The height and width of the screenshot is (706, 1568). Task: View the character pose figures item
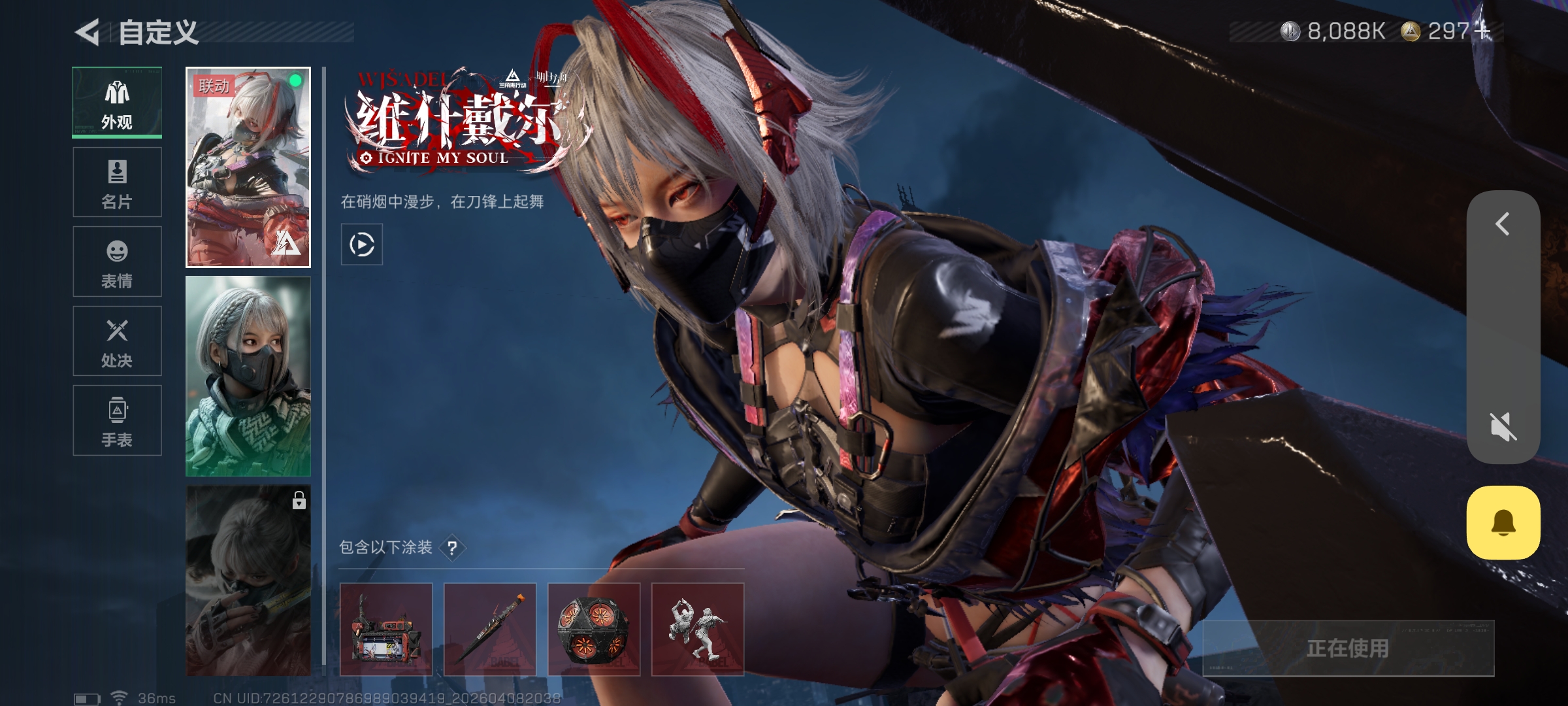pyautogui.click(x=698, y=629)
